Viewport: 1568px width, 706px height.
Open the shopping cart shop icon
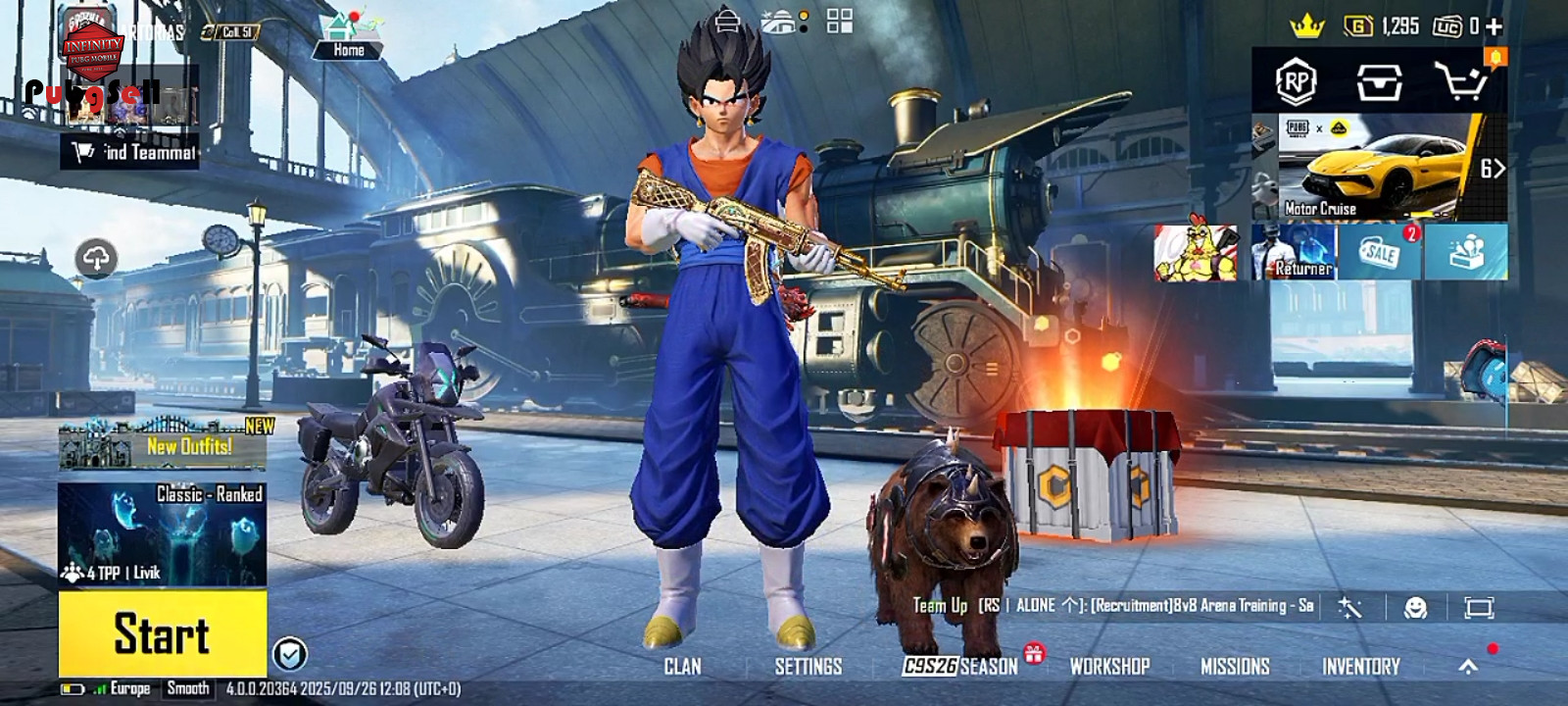(x=1460, y=82)
